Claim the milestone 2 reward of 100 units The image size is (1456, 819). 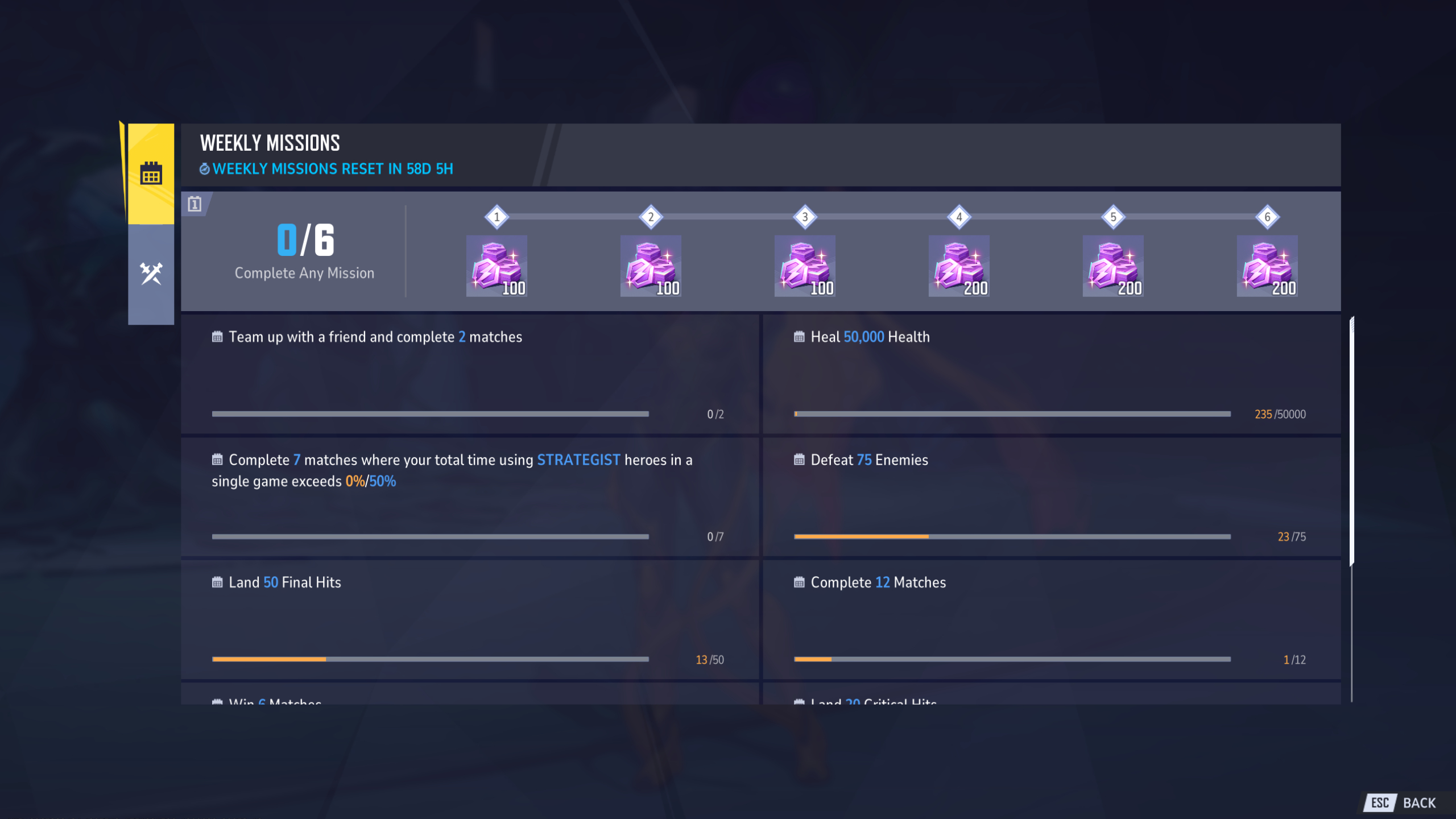tap(650, 267)
